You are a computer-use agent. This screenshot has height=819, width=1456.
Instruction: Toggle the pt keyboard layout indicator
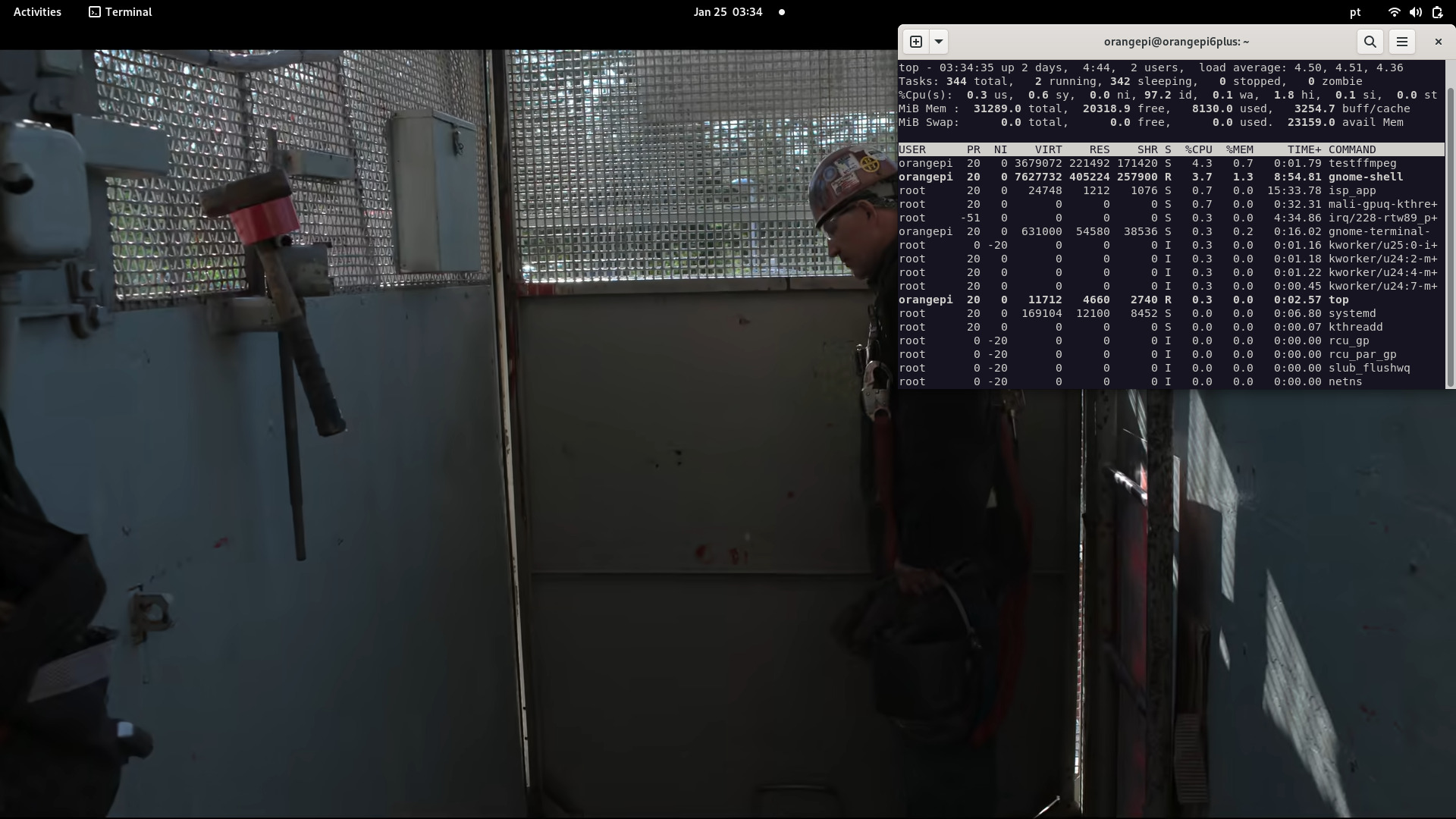coord(1355,12)
